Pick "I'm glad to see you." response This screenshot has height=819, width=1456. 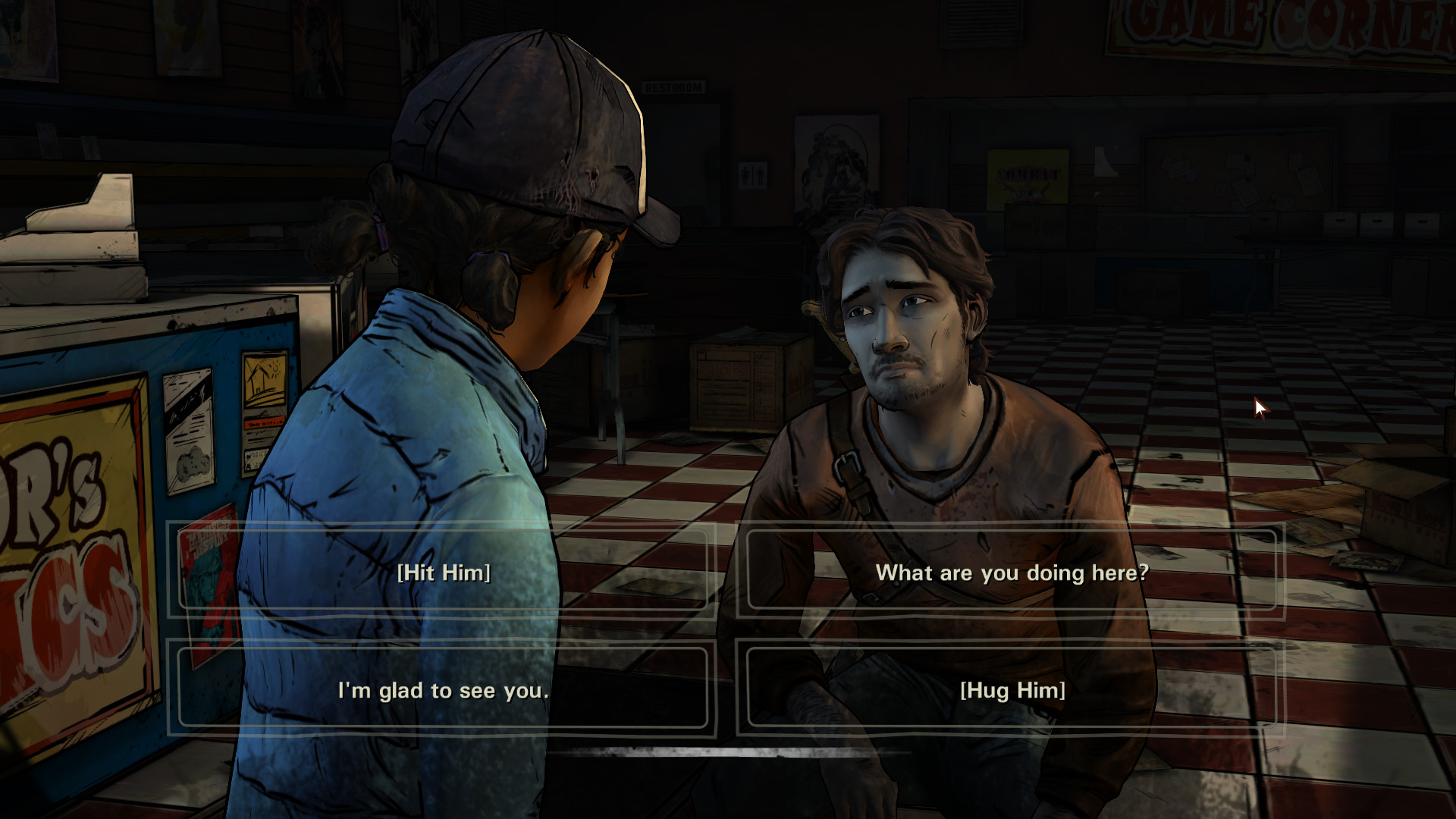[x=443, y=689]
